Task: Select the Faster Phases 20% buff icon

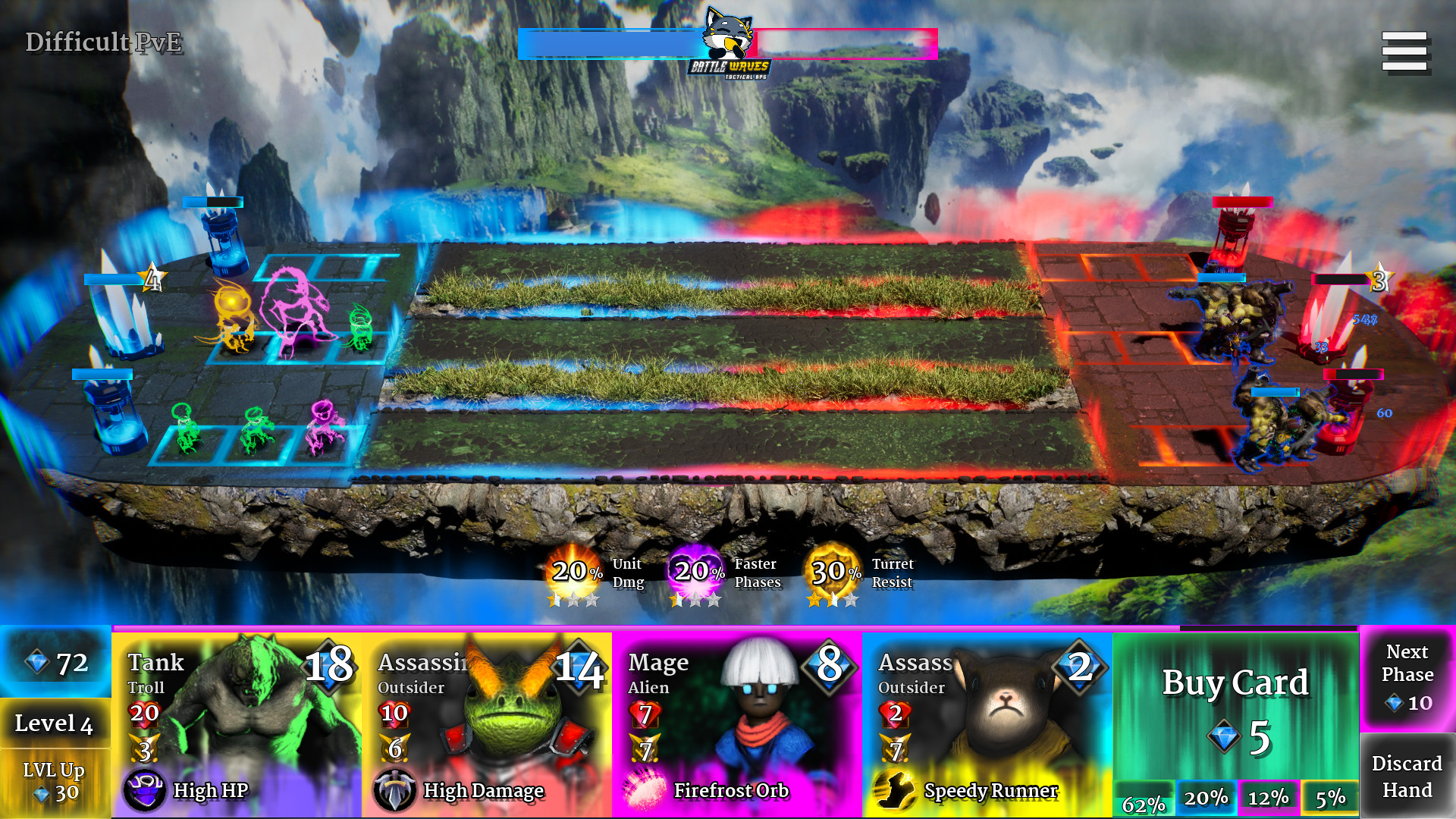Action: pos(695,574)
